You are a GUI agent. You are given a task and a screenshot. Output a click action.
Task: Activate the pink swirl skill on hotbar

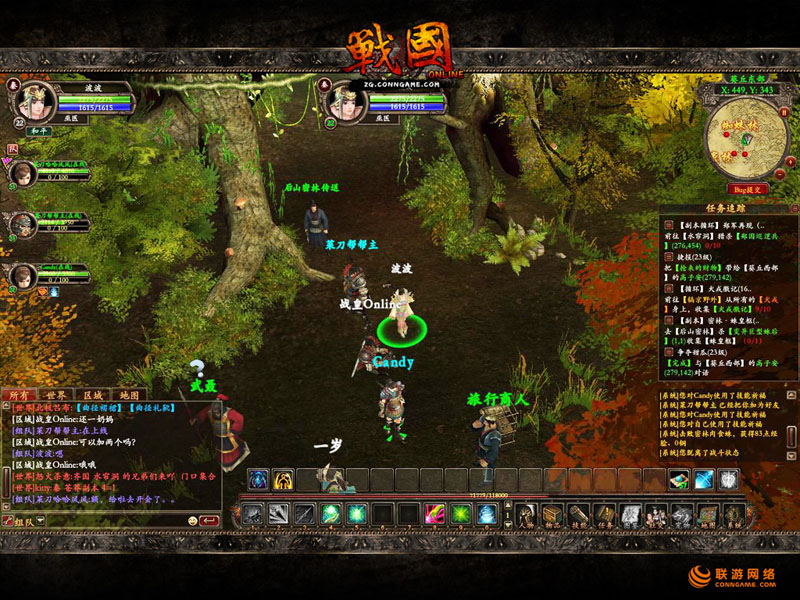[434, 514]
